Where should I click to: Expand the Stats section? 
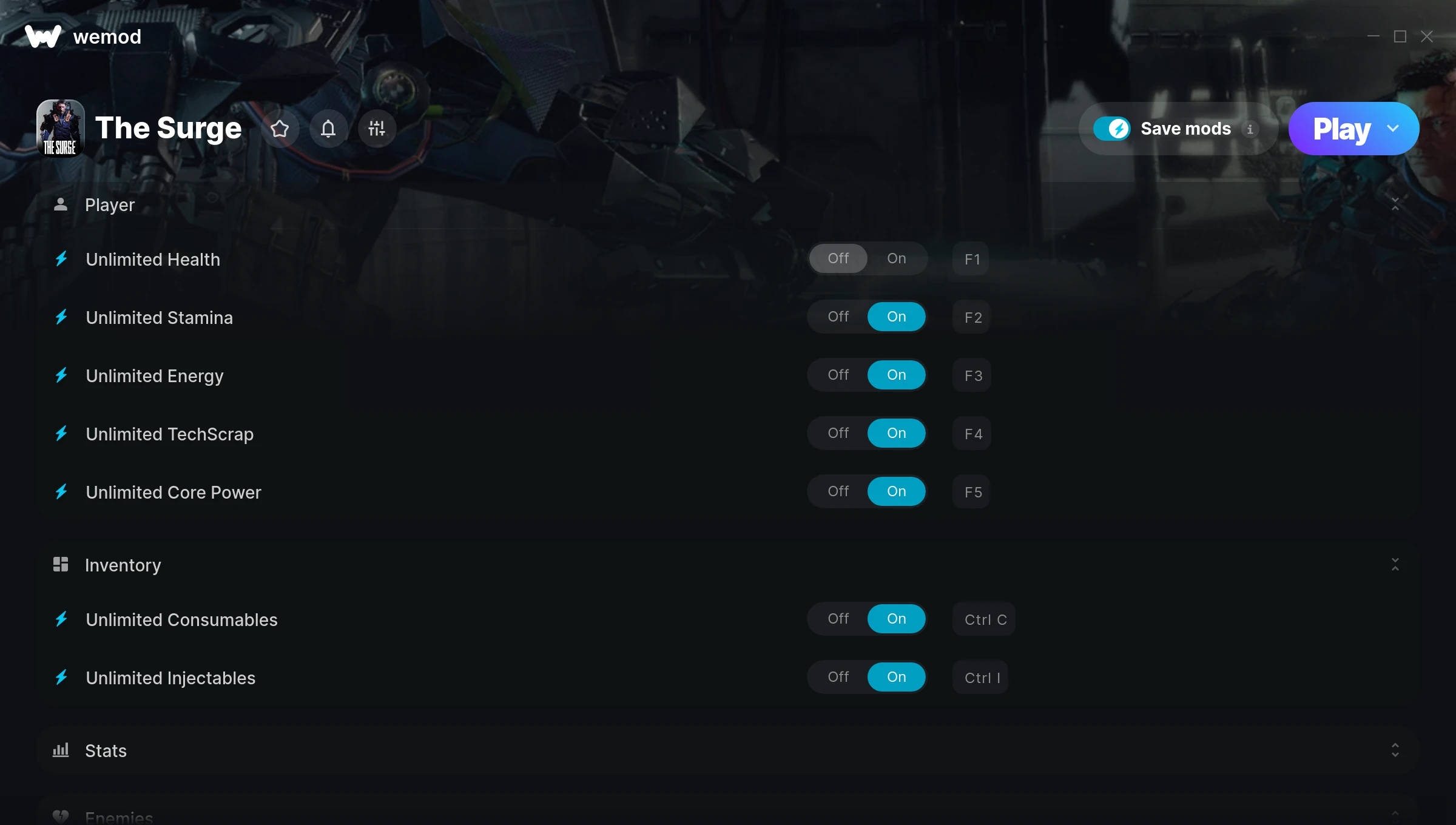[1395, 750]
